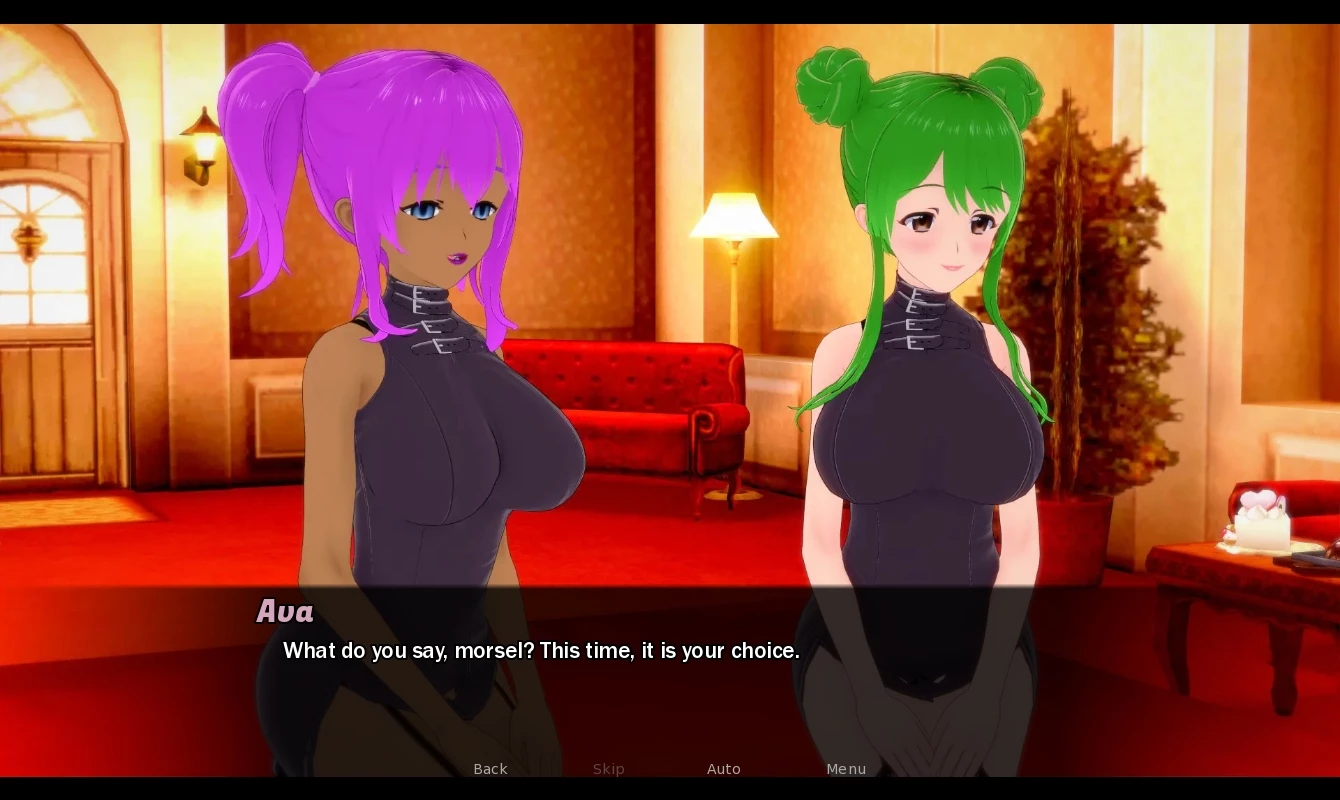Go back to the previous dialogue line
The height and width of the screenshot is (800, 1340).
pyautogui.click(x=490, y=769)
